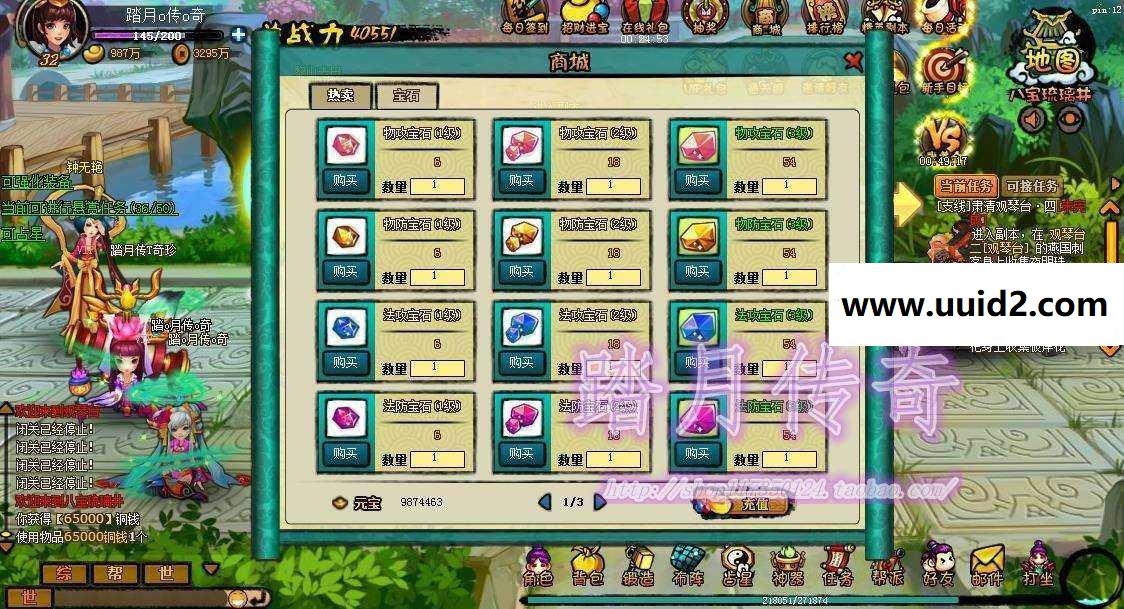Click the plus button beside the energy bar
This screenshot has width=1124, height=609.
pyautogui.click(x=238, y=34)
